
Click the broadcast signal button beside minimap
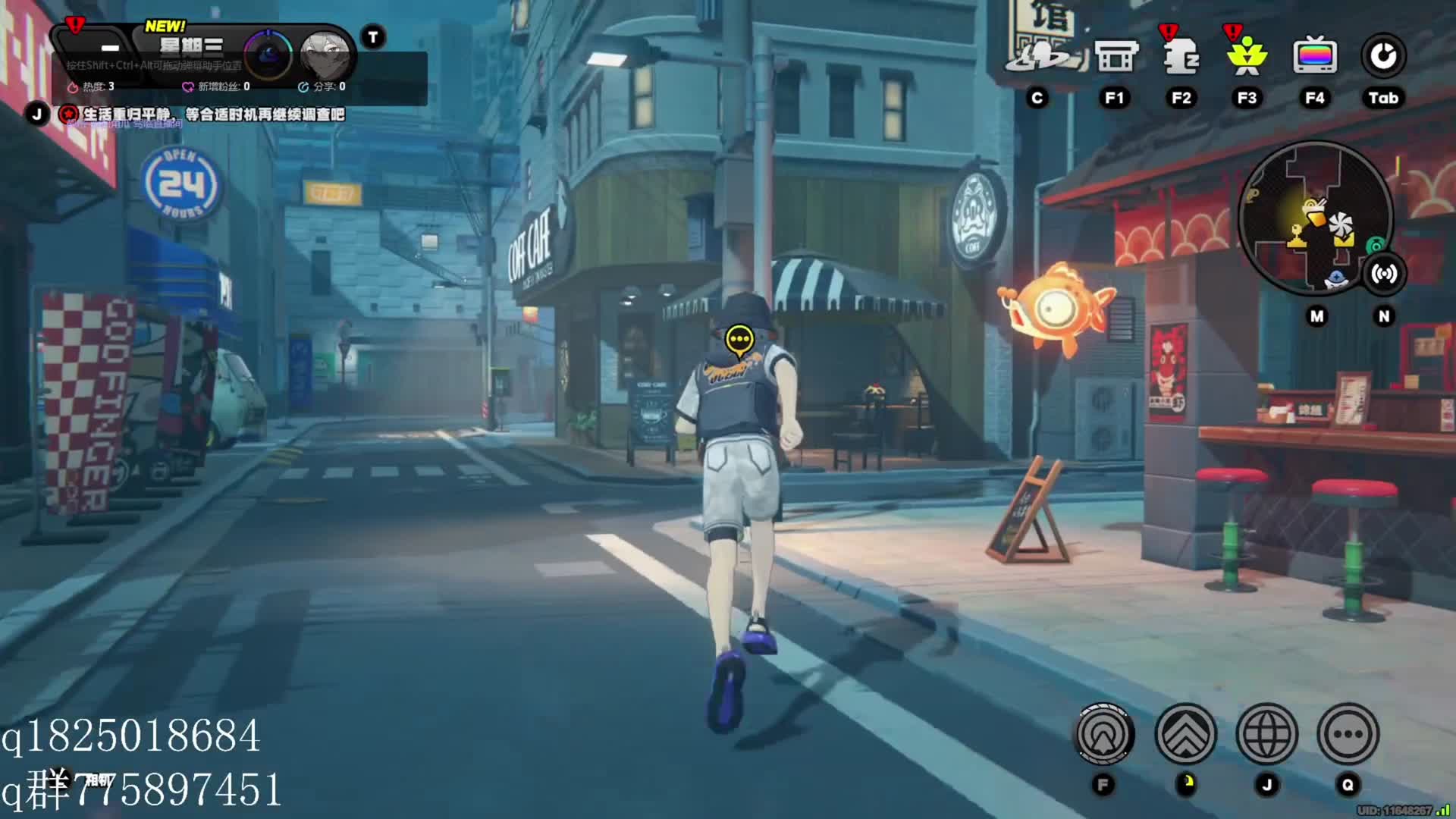pos(1384,274)
